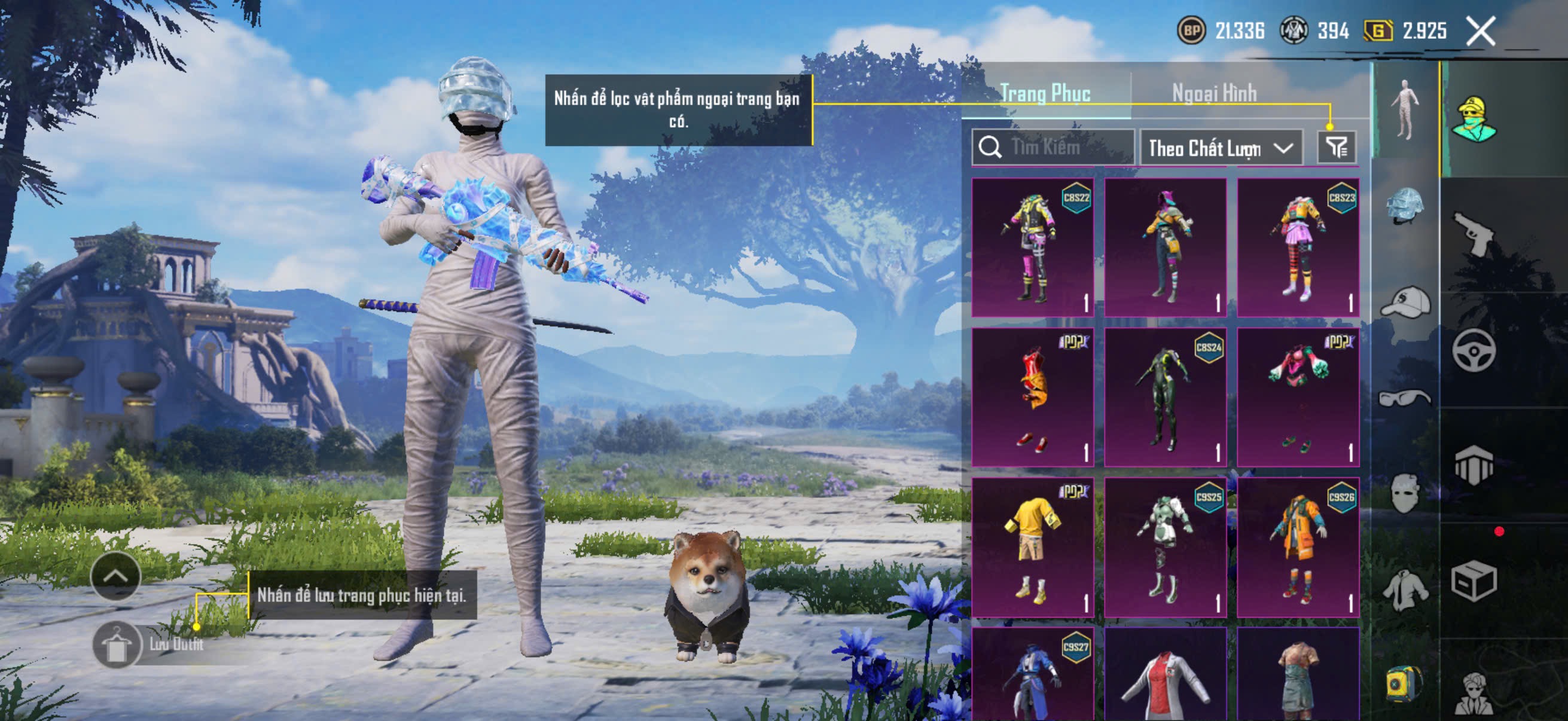Select the Trang Phục tab

click(1045, 94)
